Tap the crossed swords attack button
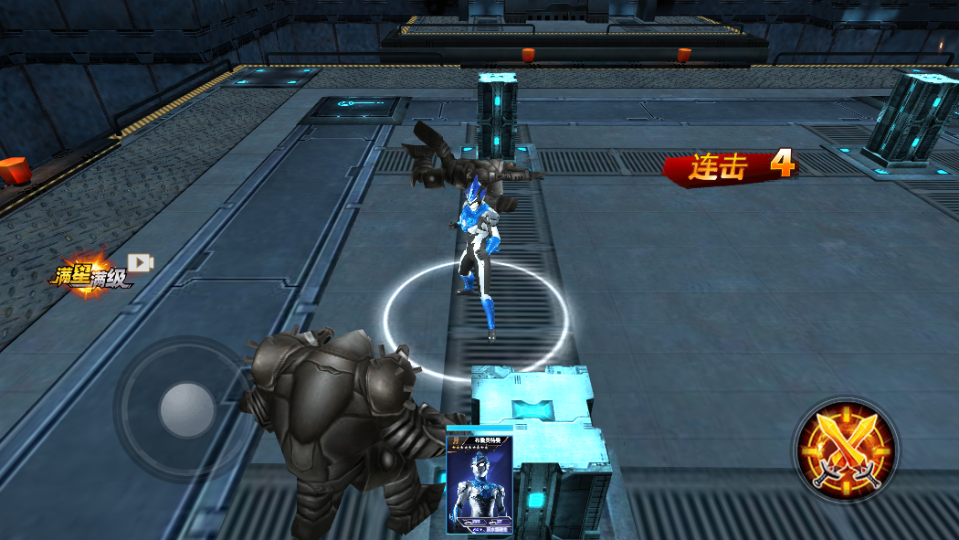The height and width of the screenshot is (540, 959). [x=845, y=449]
